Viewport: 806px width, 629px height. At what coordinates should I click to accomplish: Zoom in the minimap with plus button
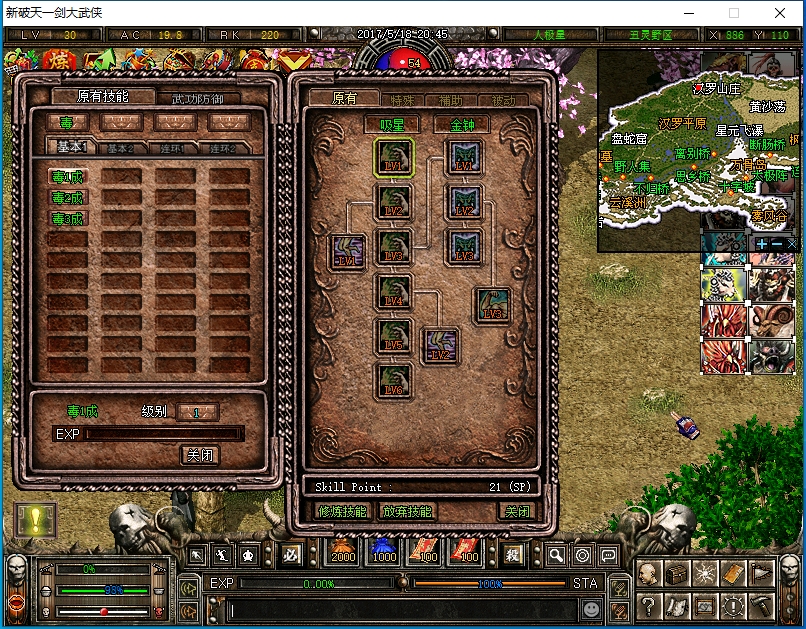coord(762,243)
